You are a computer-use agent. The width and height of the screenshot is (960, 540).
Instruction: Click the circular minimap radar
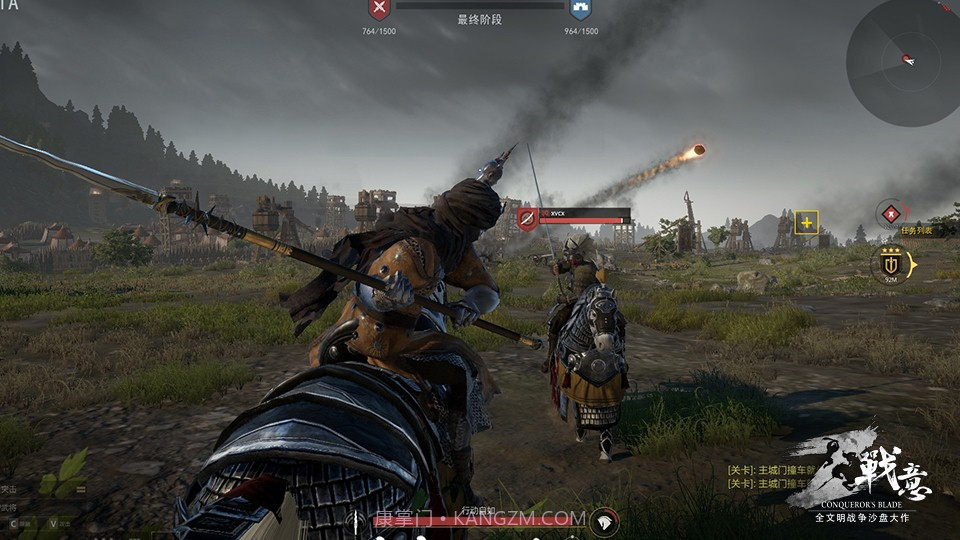[x=903, y=62]
